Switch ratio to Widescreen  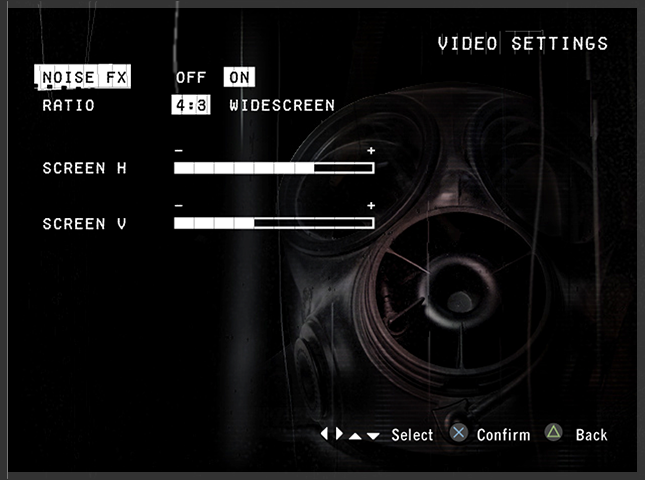(282, 105)
